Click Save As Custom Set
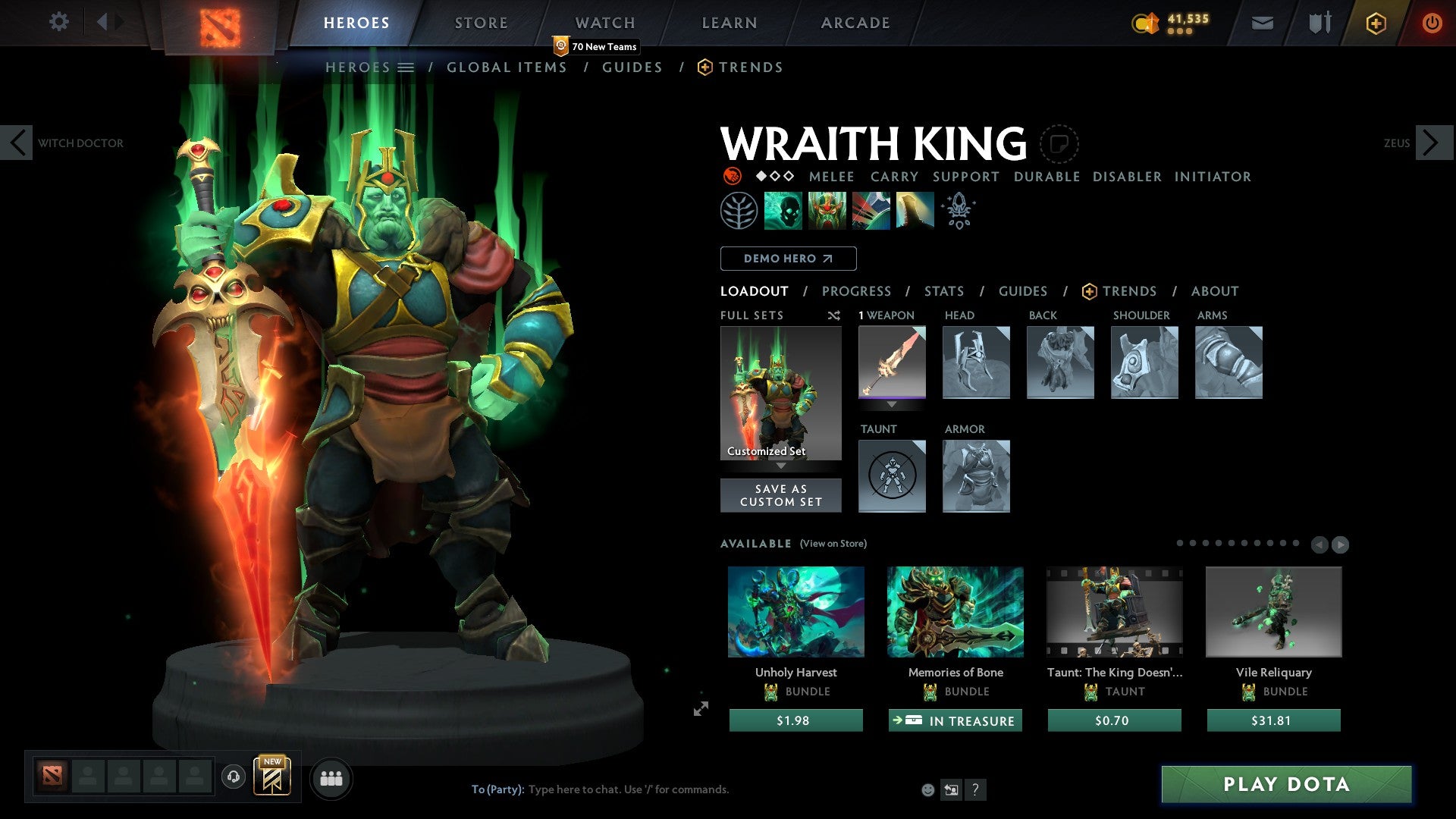Screen dimensions: 1456x819 [x=780, y=495]
